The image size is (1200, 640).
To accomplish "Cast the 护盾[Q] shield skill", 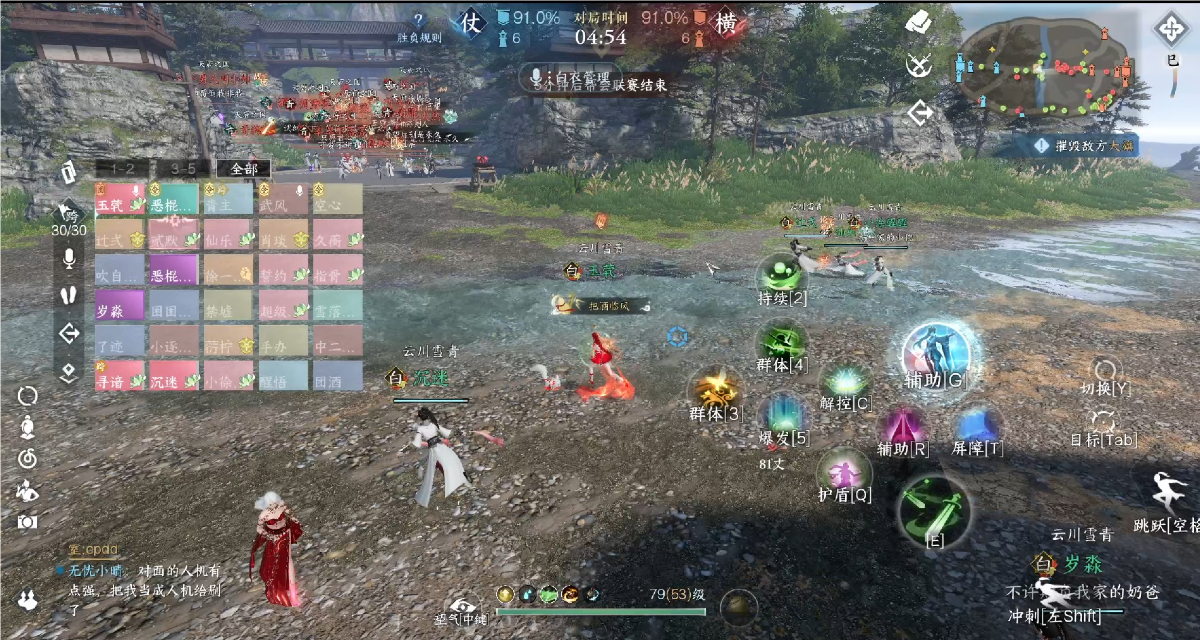I will coord(845,472).
